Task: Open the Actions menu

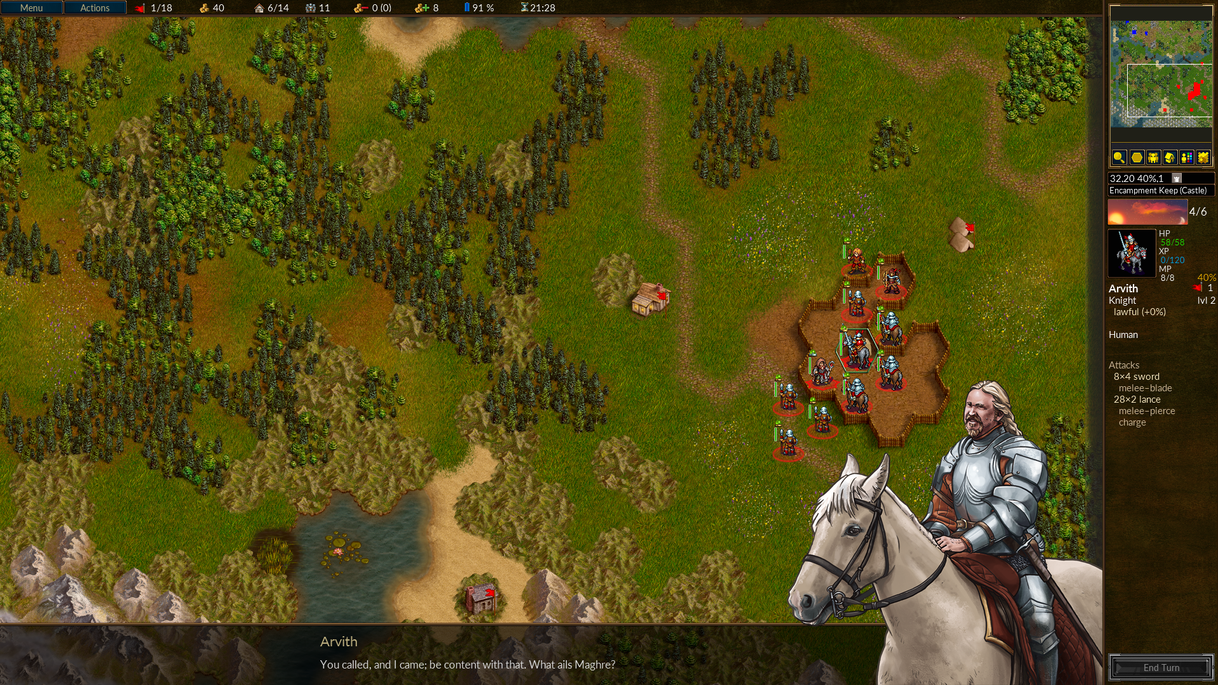Action: click(x=95, y=8)
